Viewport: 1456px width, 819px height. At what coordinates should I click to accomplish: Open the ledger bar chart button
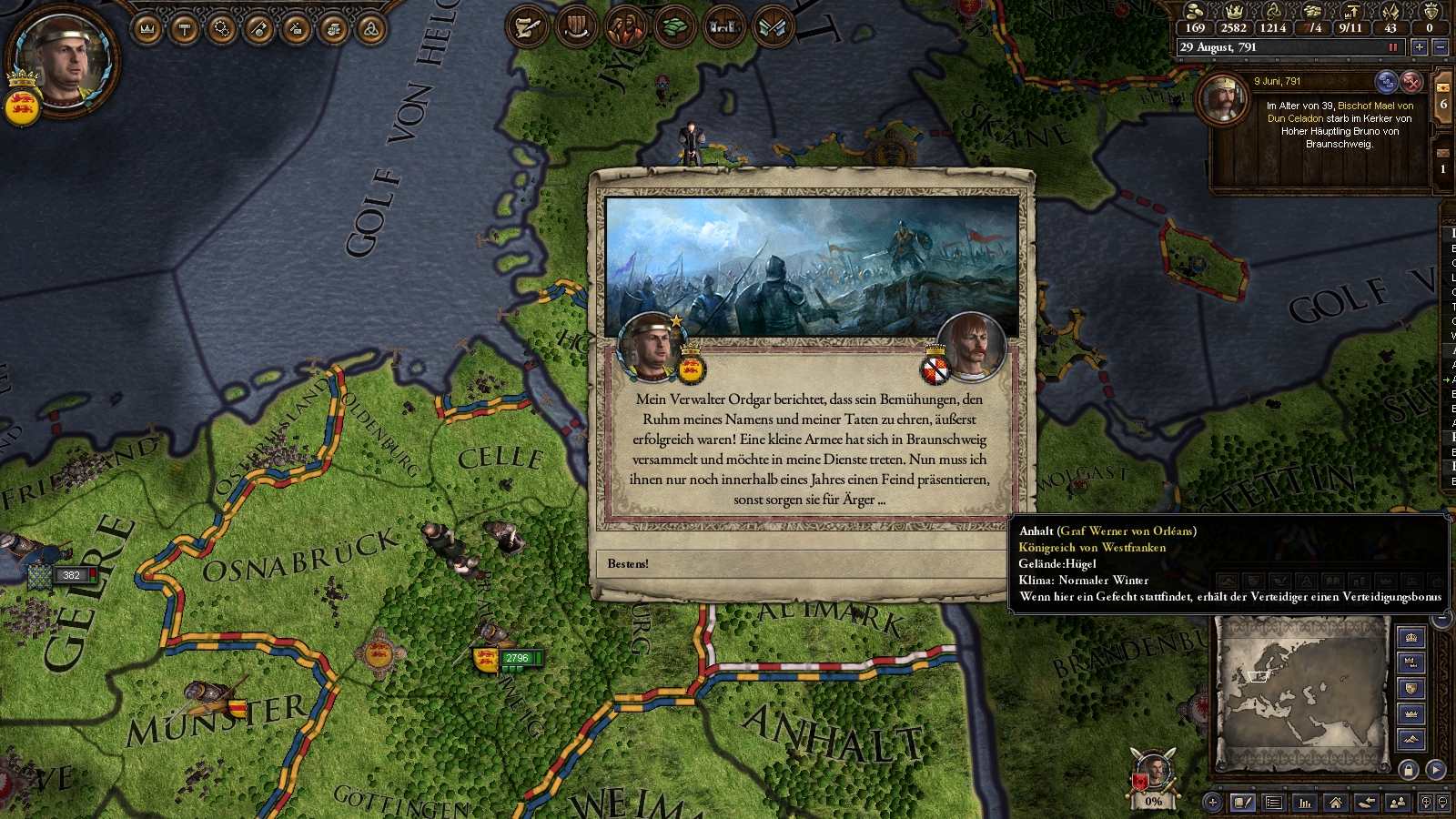[1305, 803]
